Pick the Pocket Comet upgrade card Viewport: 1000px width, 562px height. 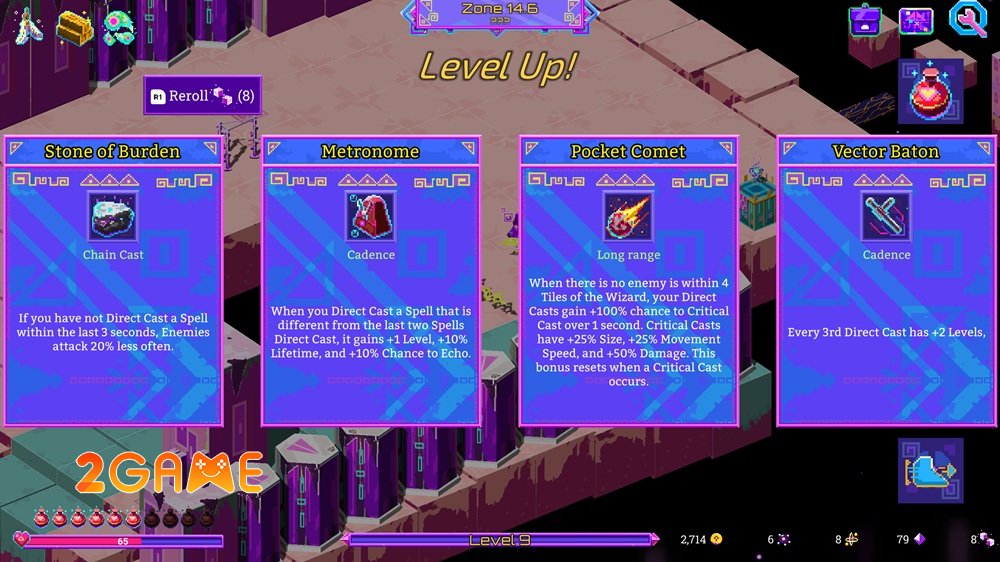(x=628, y=280)
